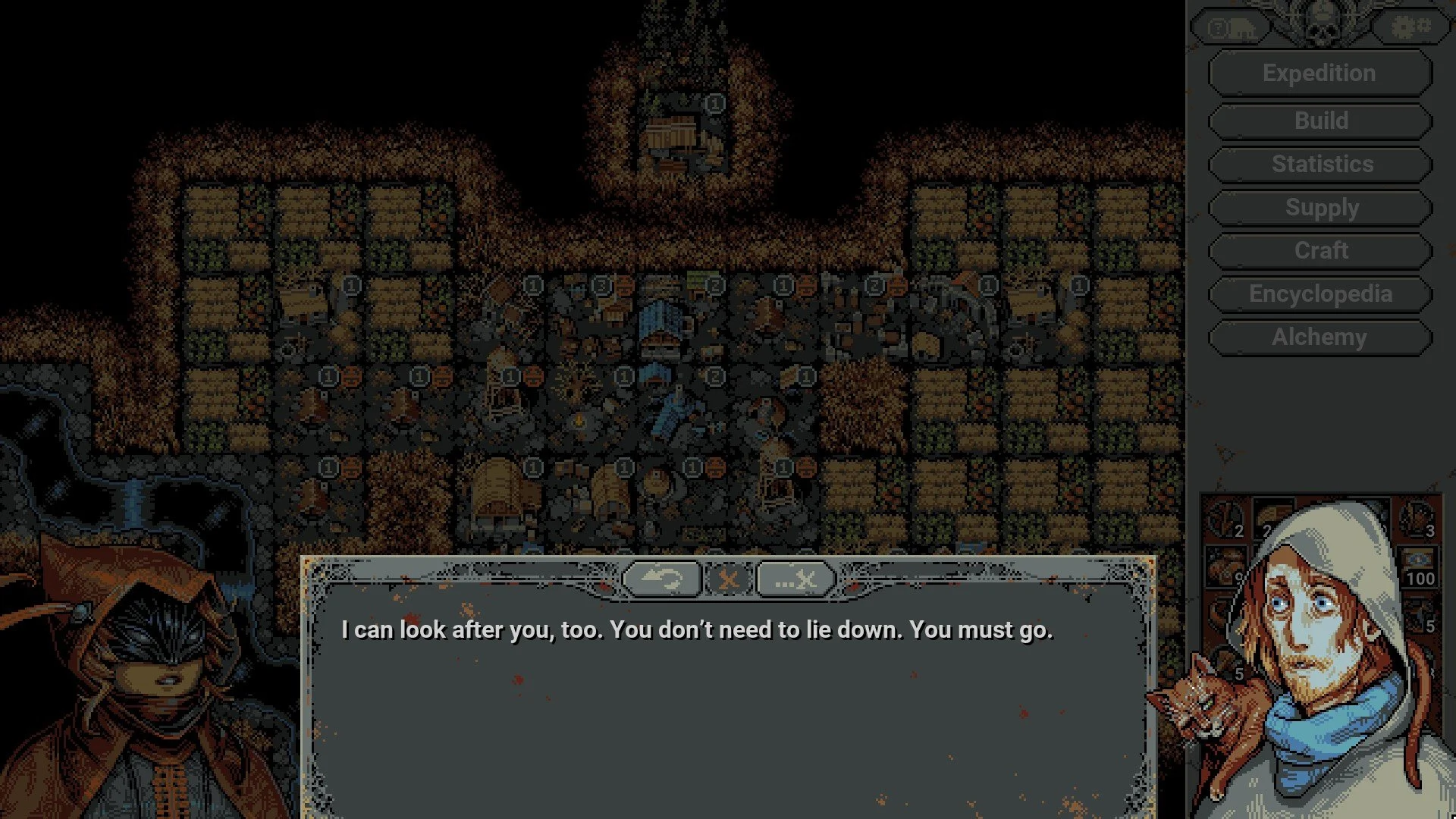Go back with the dialogue arrow button

pos(661,580)
